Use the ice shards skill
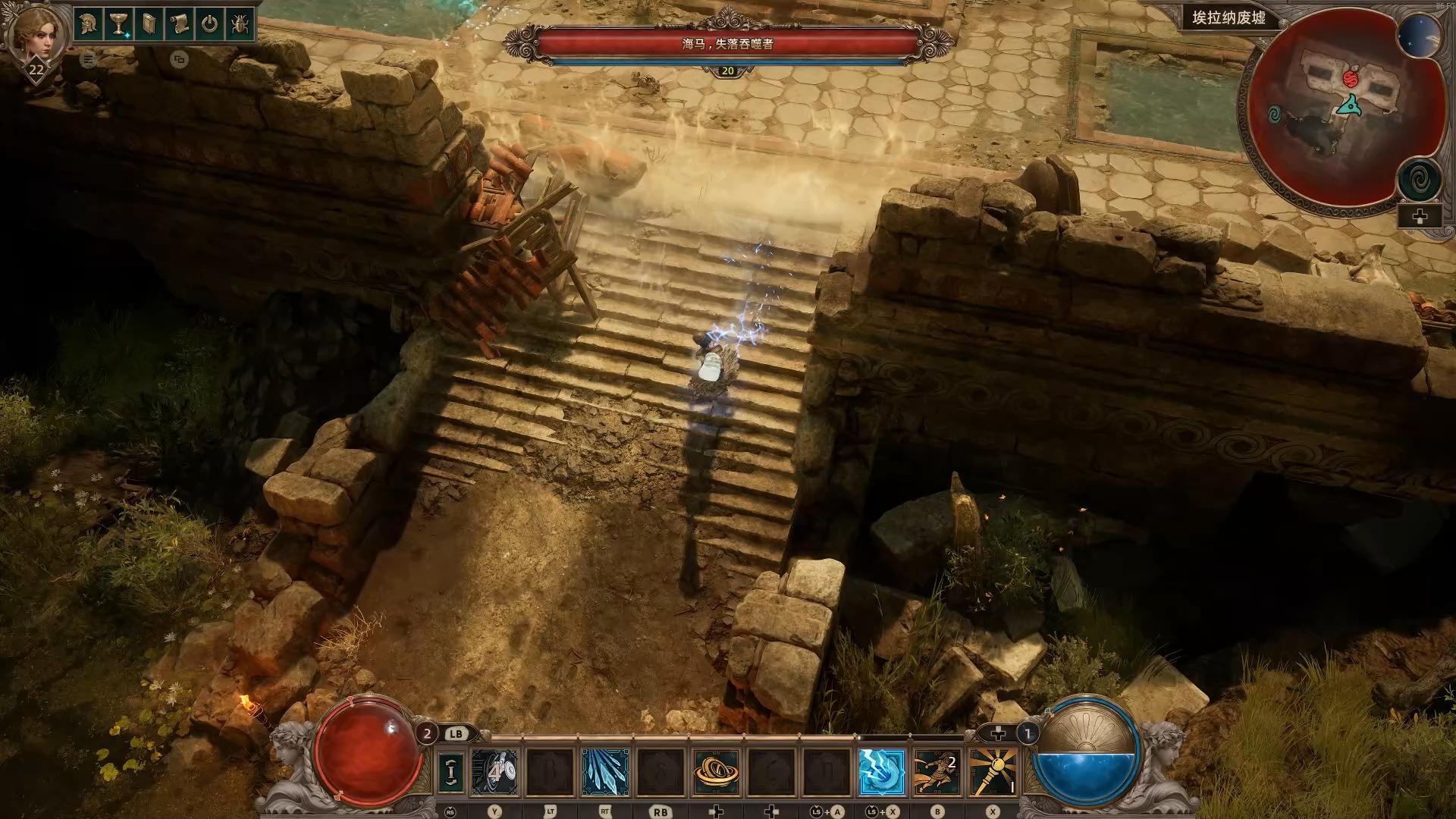The height and width of the screenshot is (819, 1456). pyautogui.click(x=605, y=772)
